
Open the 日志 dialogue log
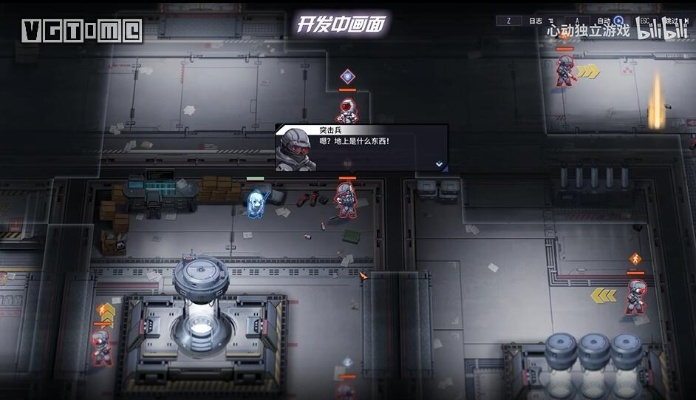click(535, 20)
